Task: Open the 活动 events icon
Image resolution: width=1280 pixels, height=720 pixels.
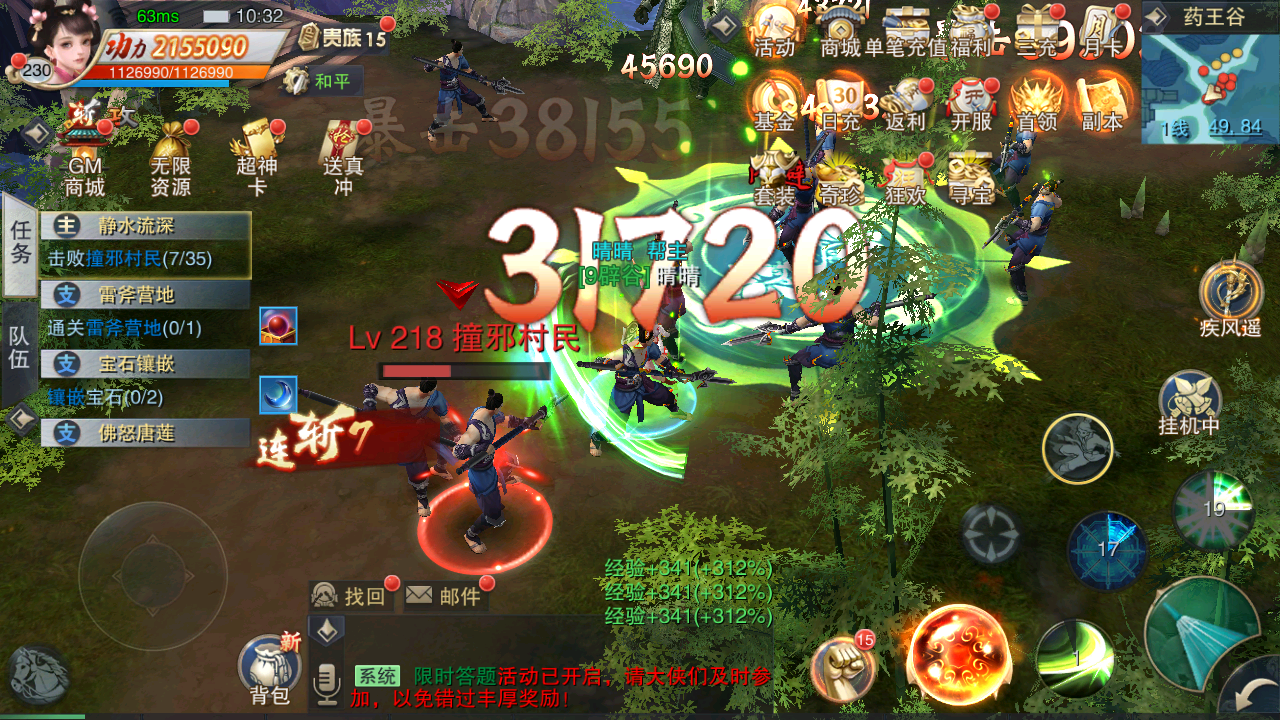Action: [774, 30]
